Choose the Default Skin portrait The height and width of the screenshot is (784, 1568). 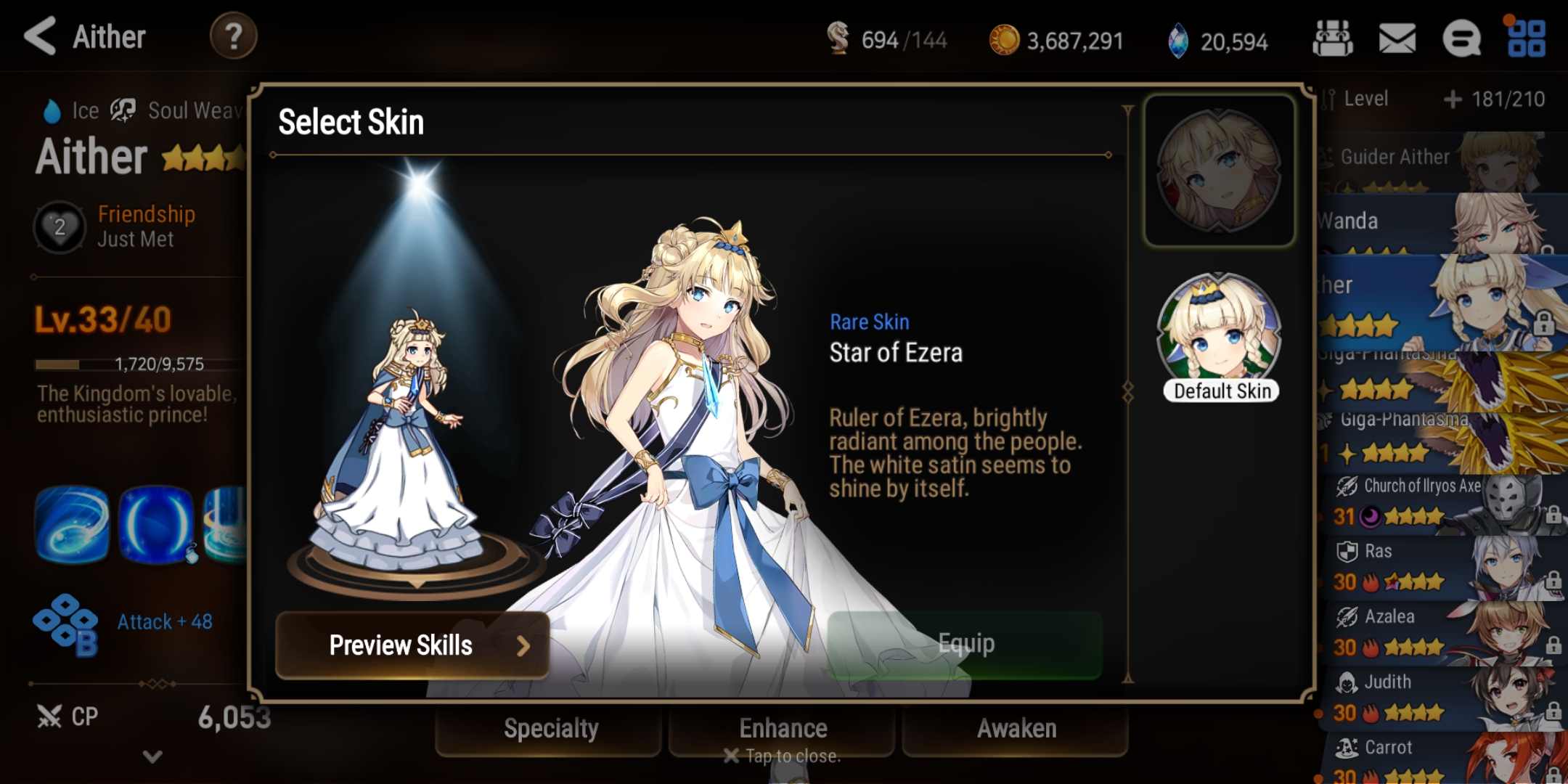pos(1220,335)
